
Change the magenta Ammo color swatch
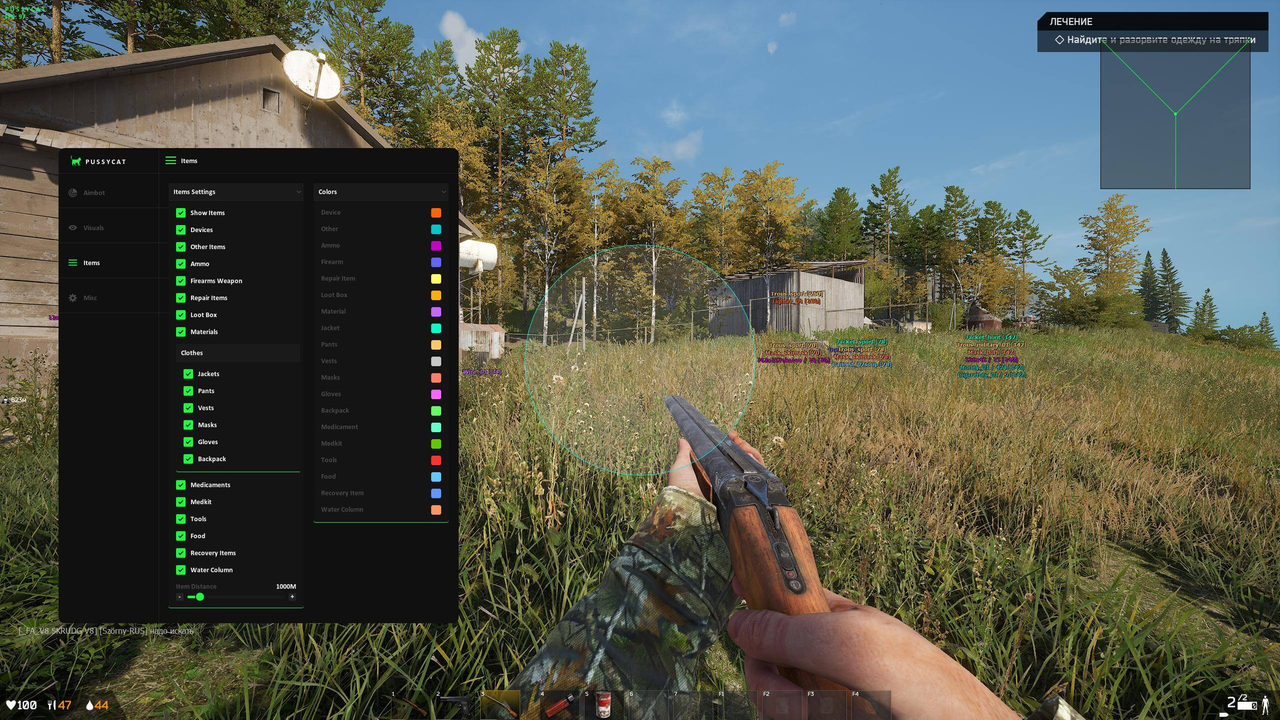pyautogui.click(x=436, y=246)
